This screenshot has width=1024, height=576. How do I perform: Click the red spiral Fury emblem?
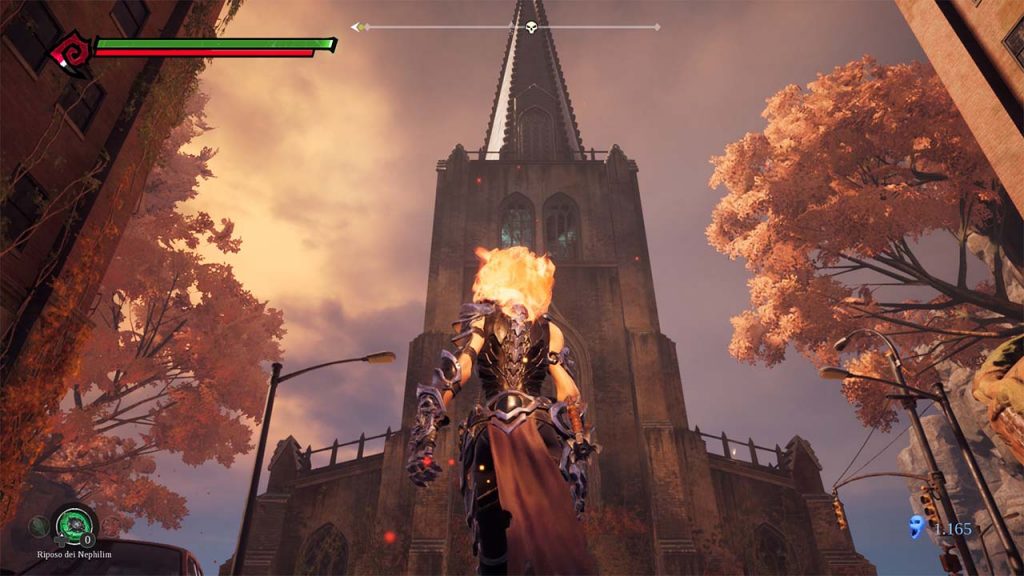(72, 49)
